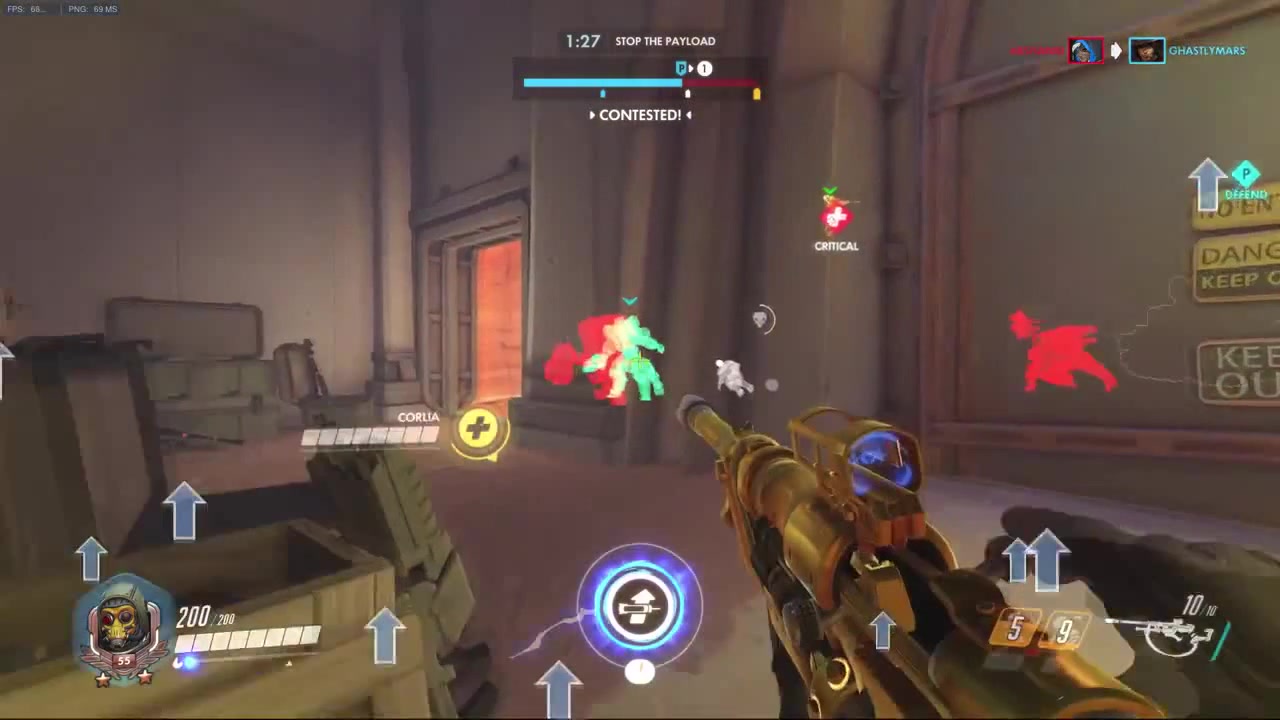The width and height of the screenshot is (1280, 720).
Task: Select the red Ana portrait in the kill feed
Action: click(x=1084, y=50)
